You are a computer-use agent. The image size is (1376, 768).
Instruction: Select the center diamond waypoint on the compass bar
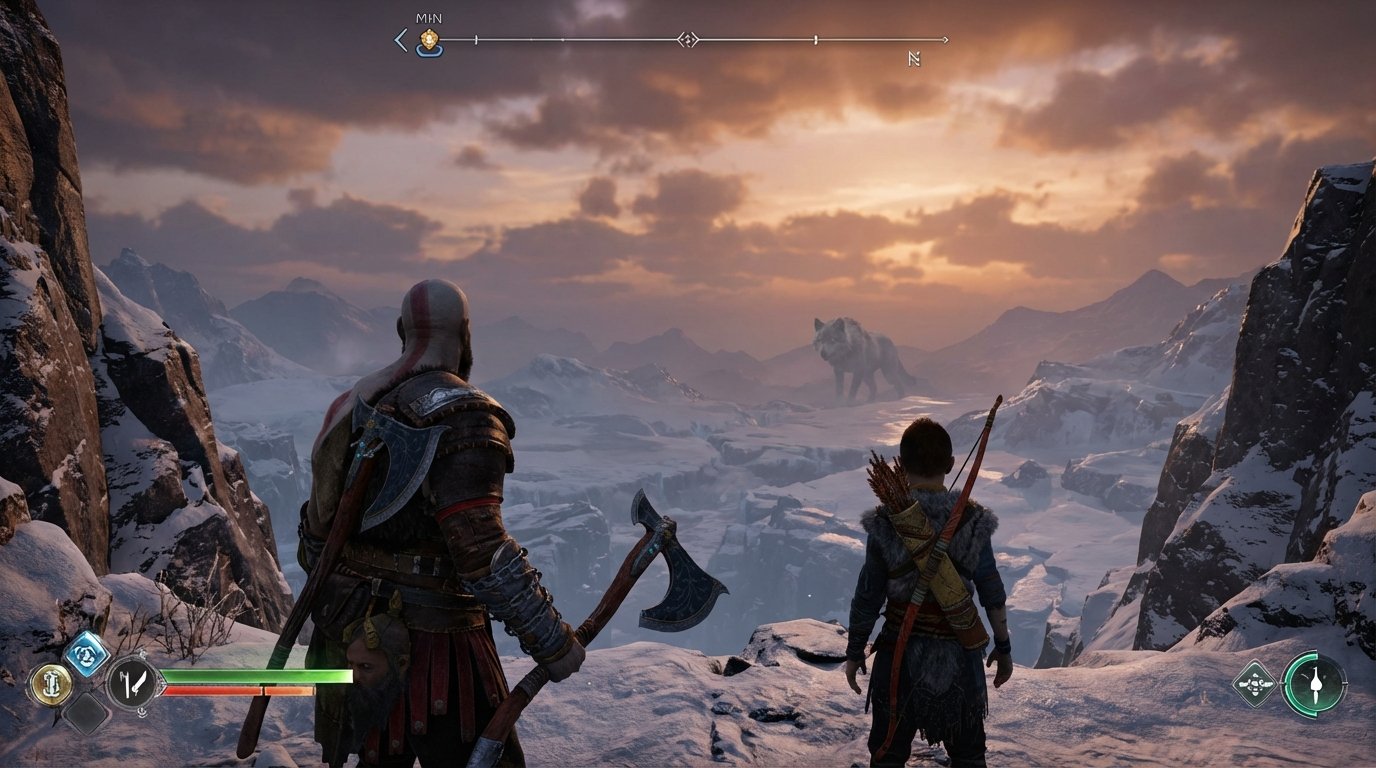pos(688,39)
